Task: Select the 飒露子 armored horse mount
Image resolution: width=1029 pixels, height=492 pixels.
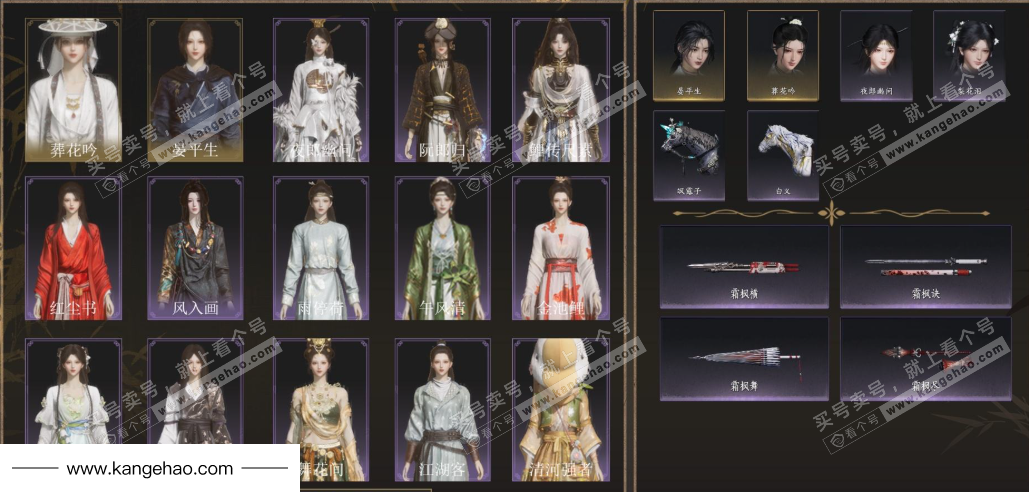Action: pyautogui.click(x=689, y=154)
